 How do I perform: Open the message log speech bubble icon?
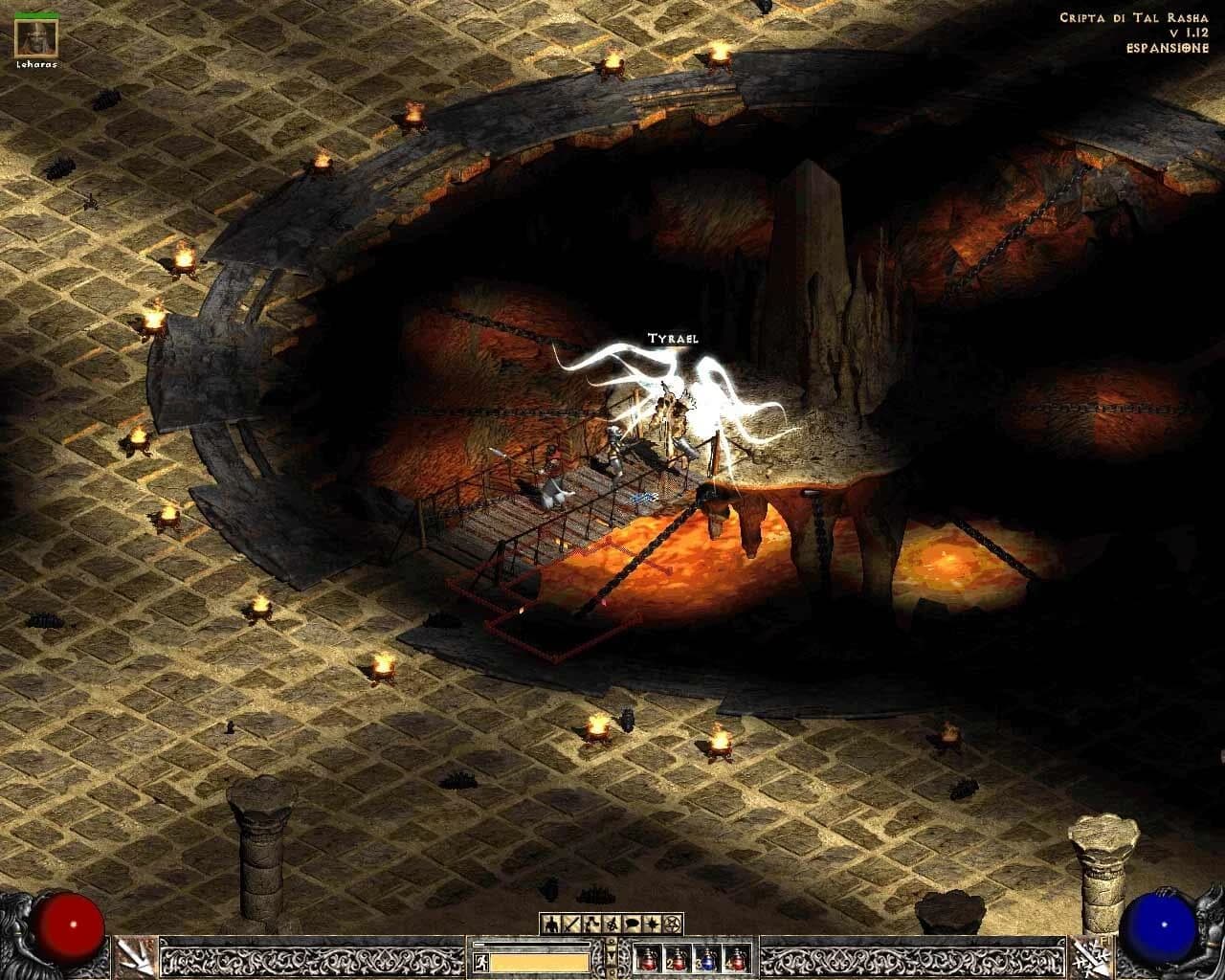tap(632, 924)
